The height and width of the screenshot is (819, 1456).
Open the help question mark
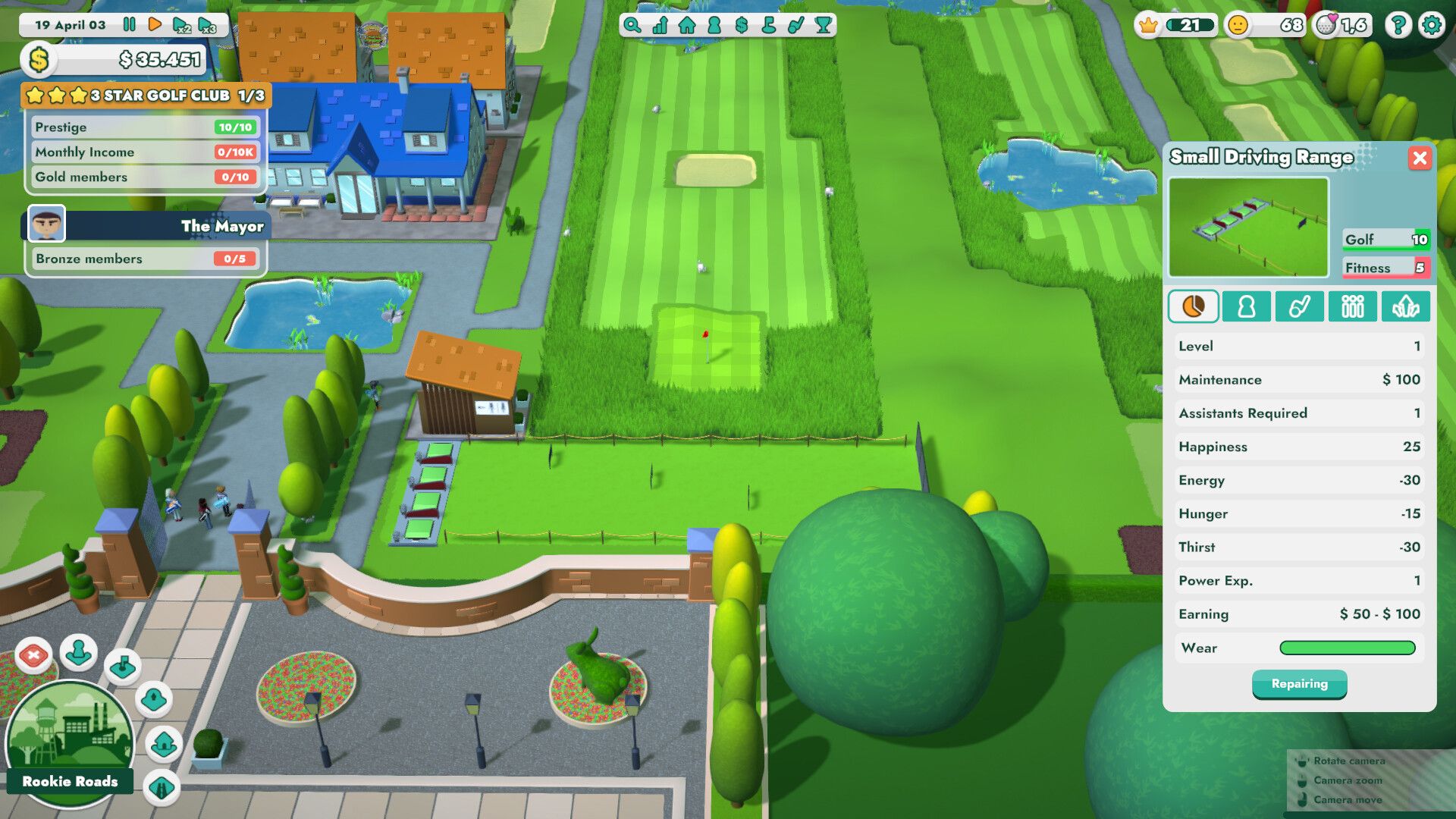[x=1398, y=25]
